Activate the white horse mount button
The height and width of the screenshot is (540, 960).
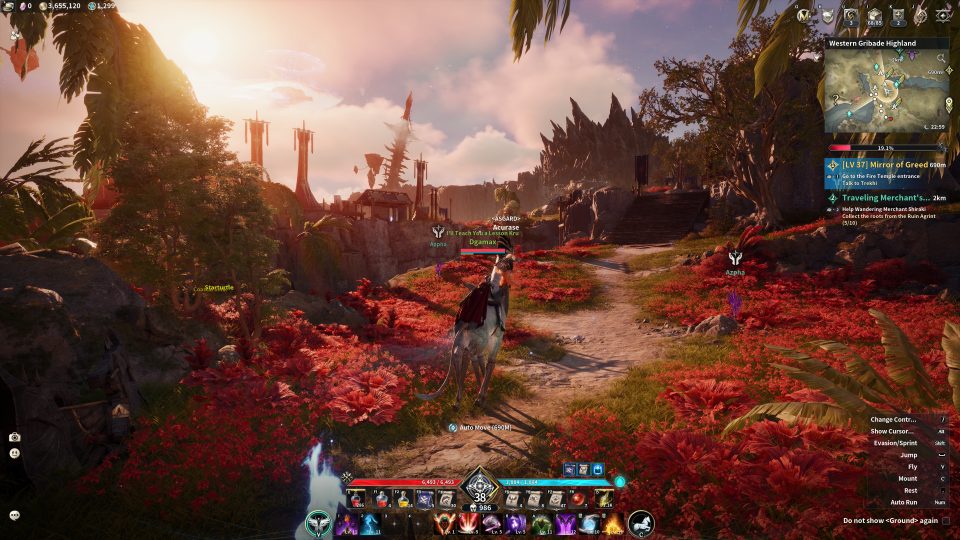[641, 523]
